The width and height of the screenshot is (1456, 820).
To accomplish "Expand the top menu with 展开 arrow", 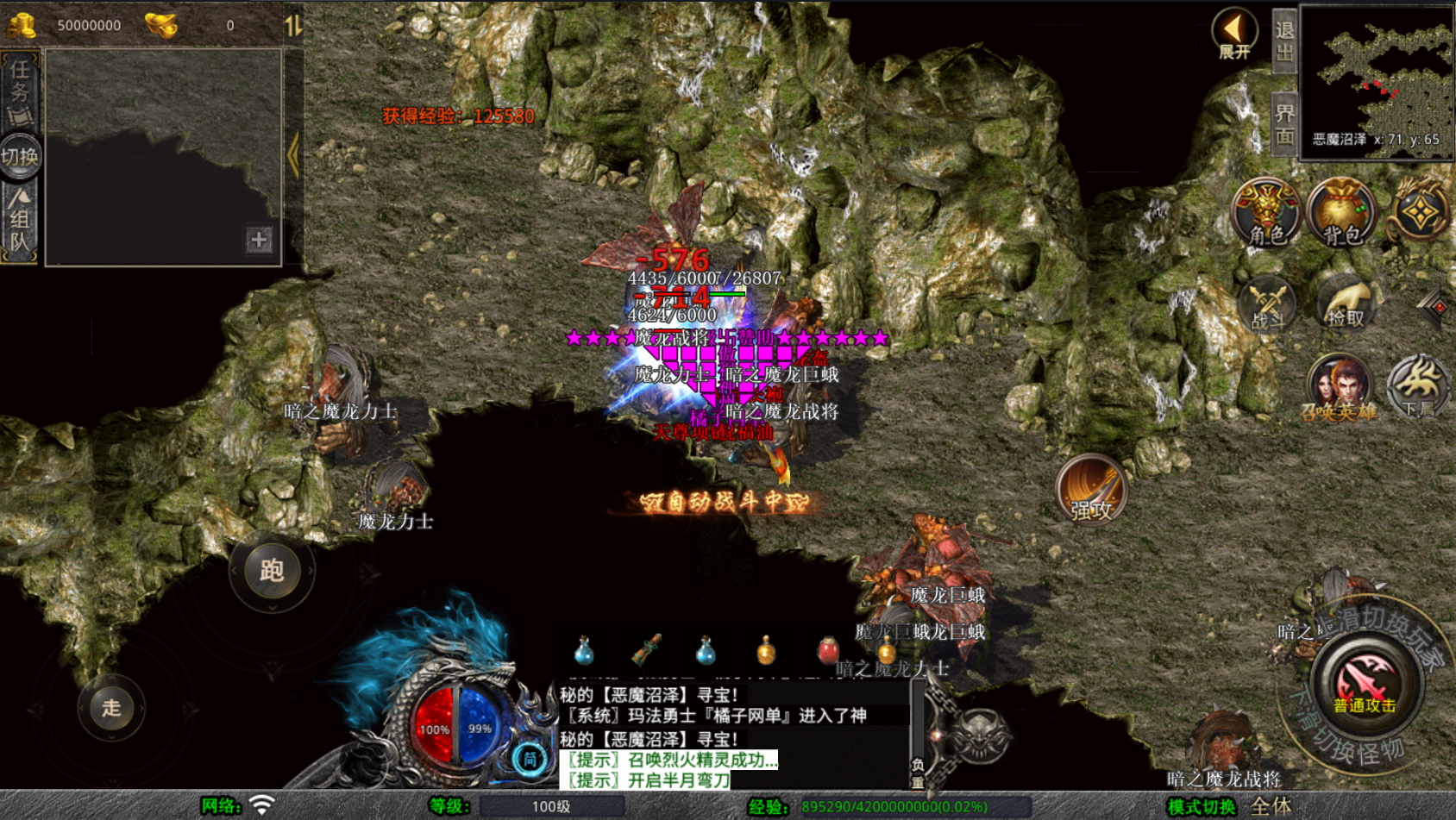I will [1234, 34].
